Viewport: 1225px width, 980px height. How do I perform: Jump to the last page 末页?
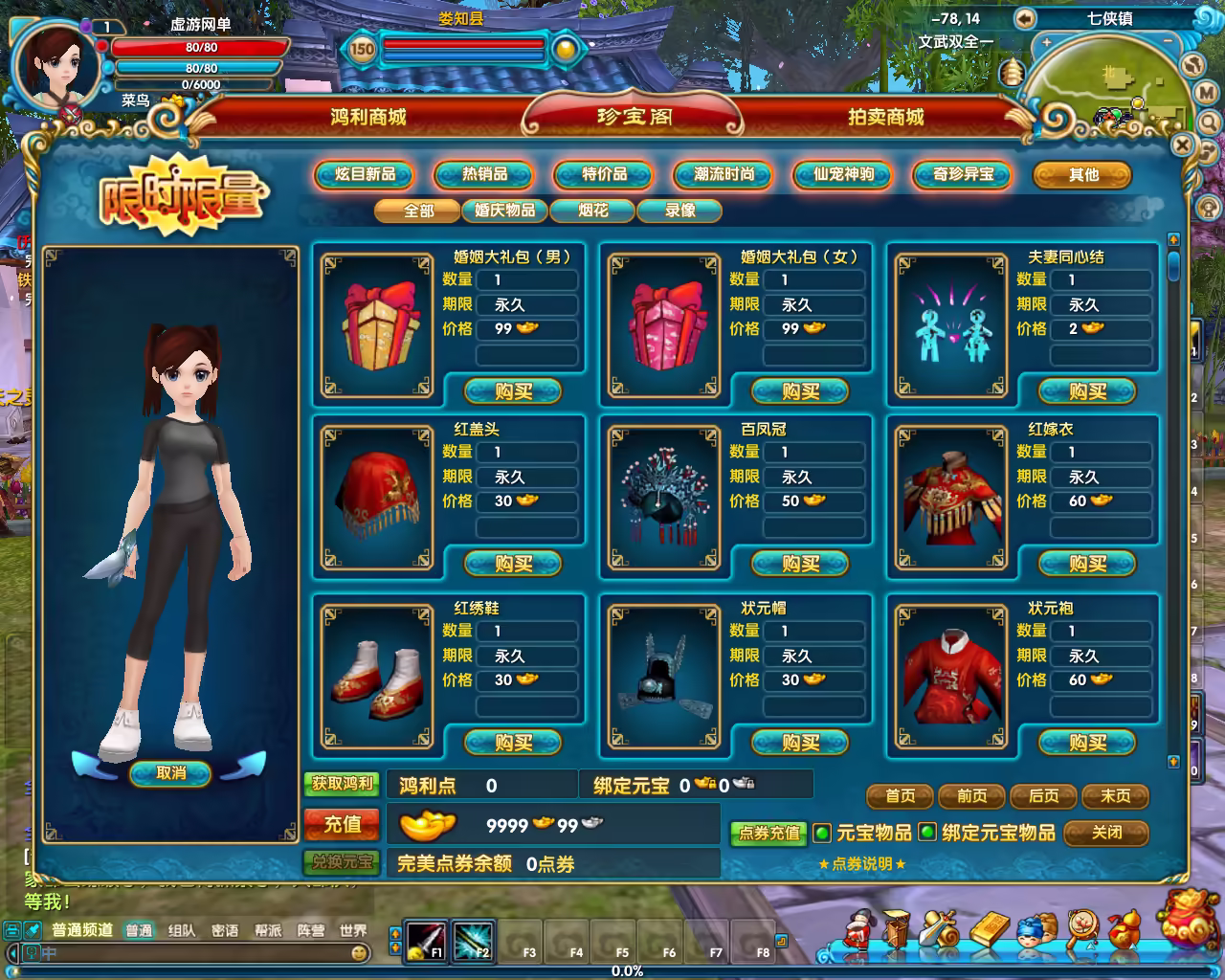1115,796
